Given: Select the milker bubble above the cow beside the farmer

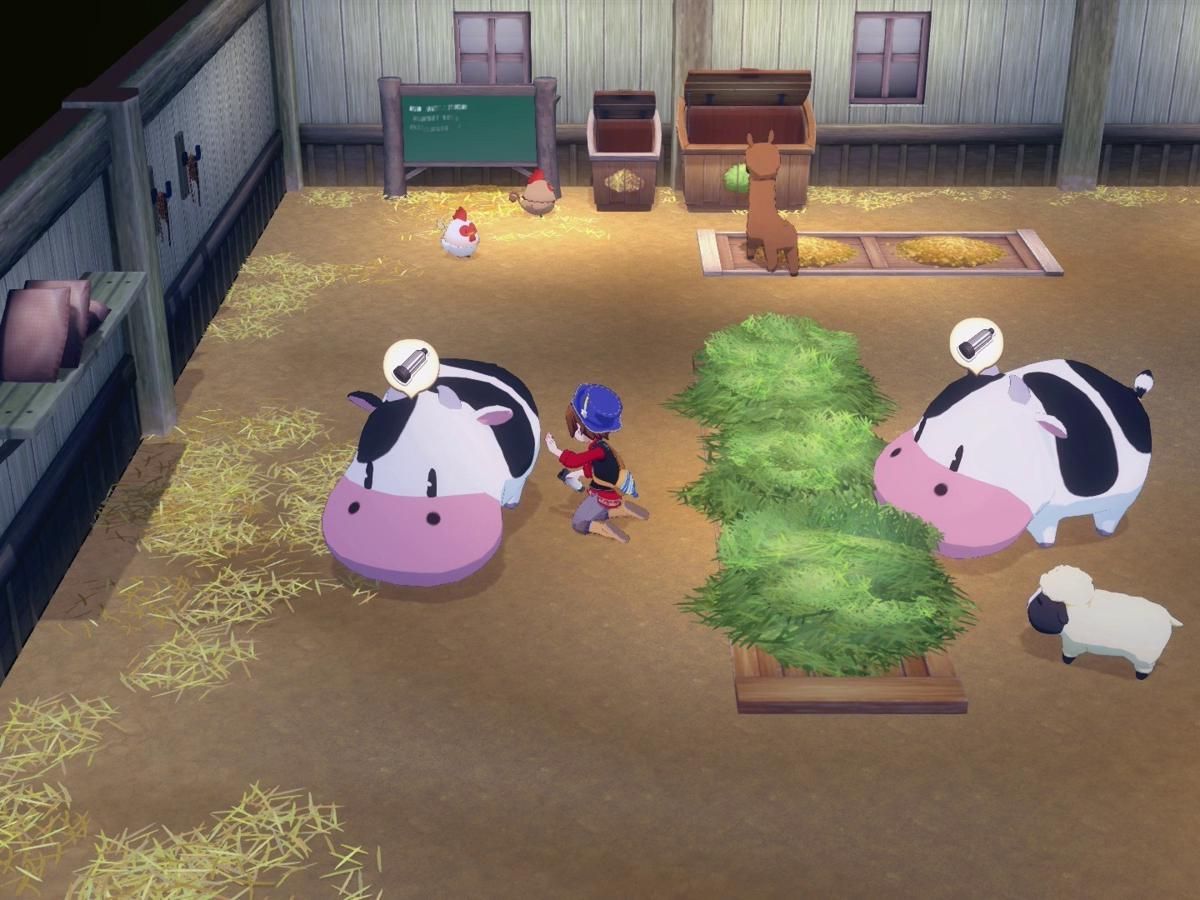Looking at the screenshot, I should [411, 366].
